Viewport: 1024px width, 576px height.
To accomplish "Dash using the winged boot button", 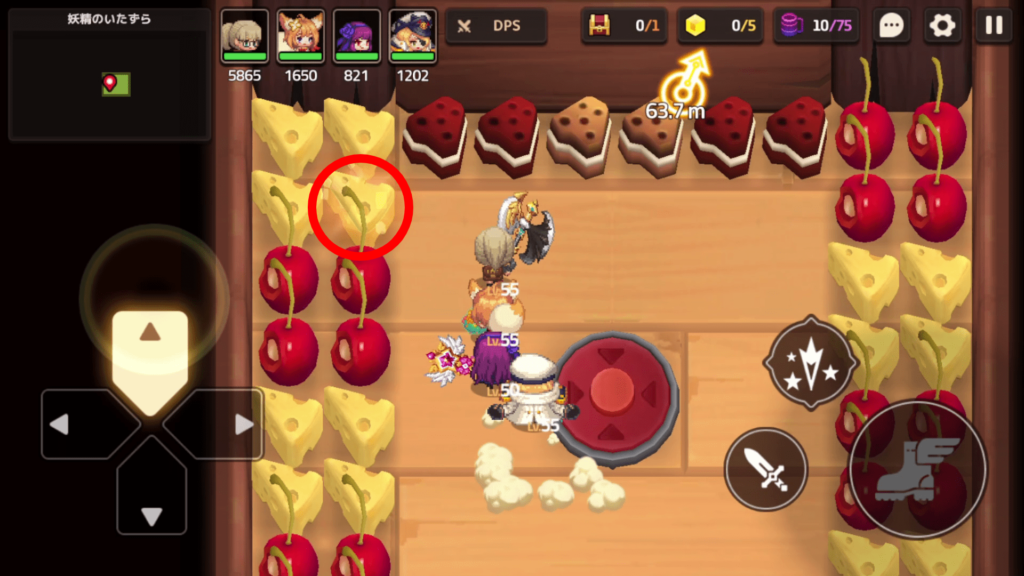I will (x=917, y=468).
